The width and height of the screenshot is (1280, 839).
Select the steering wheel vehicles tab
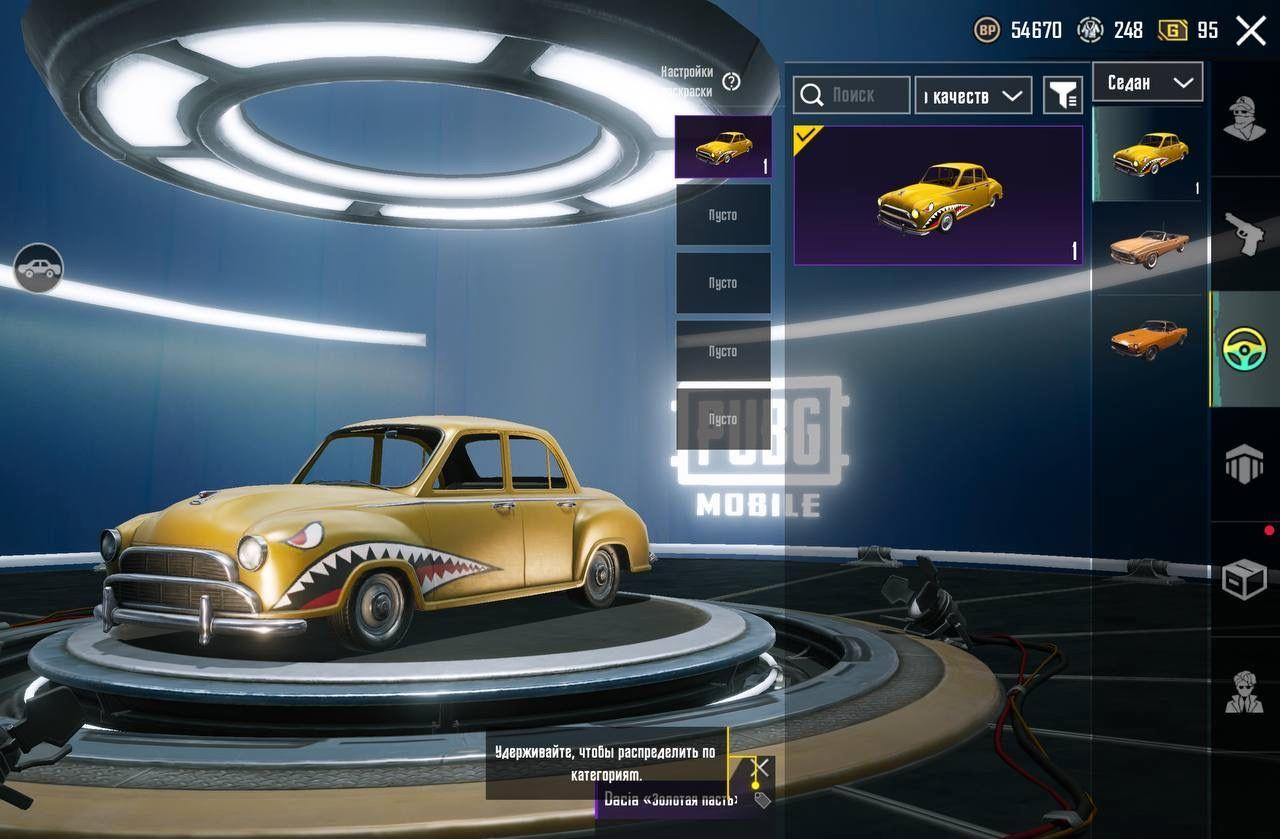(1244, 349)
